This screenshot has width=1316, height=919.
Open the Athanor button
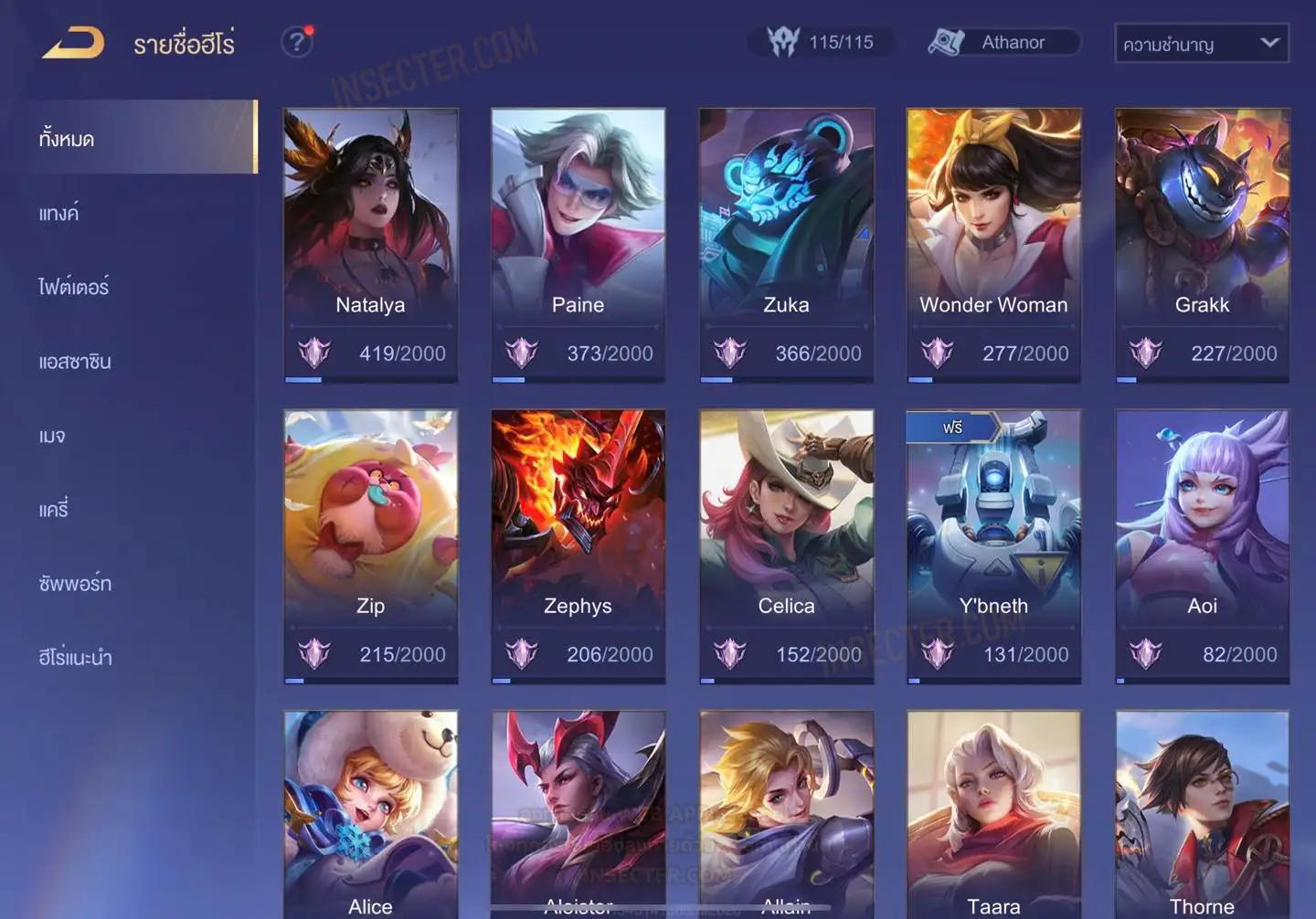[1003, 42]
